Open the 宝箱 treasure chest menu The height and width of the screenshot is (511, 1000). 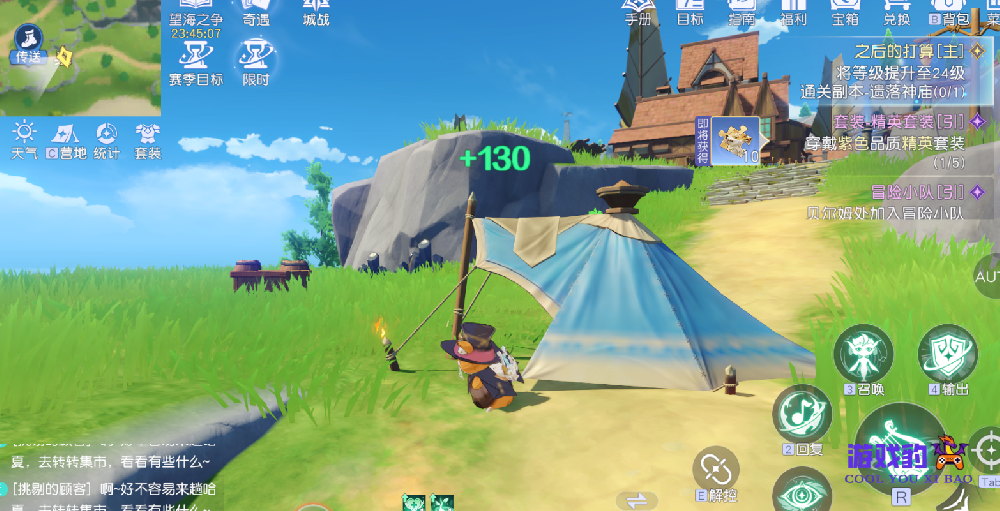point(845,10)
